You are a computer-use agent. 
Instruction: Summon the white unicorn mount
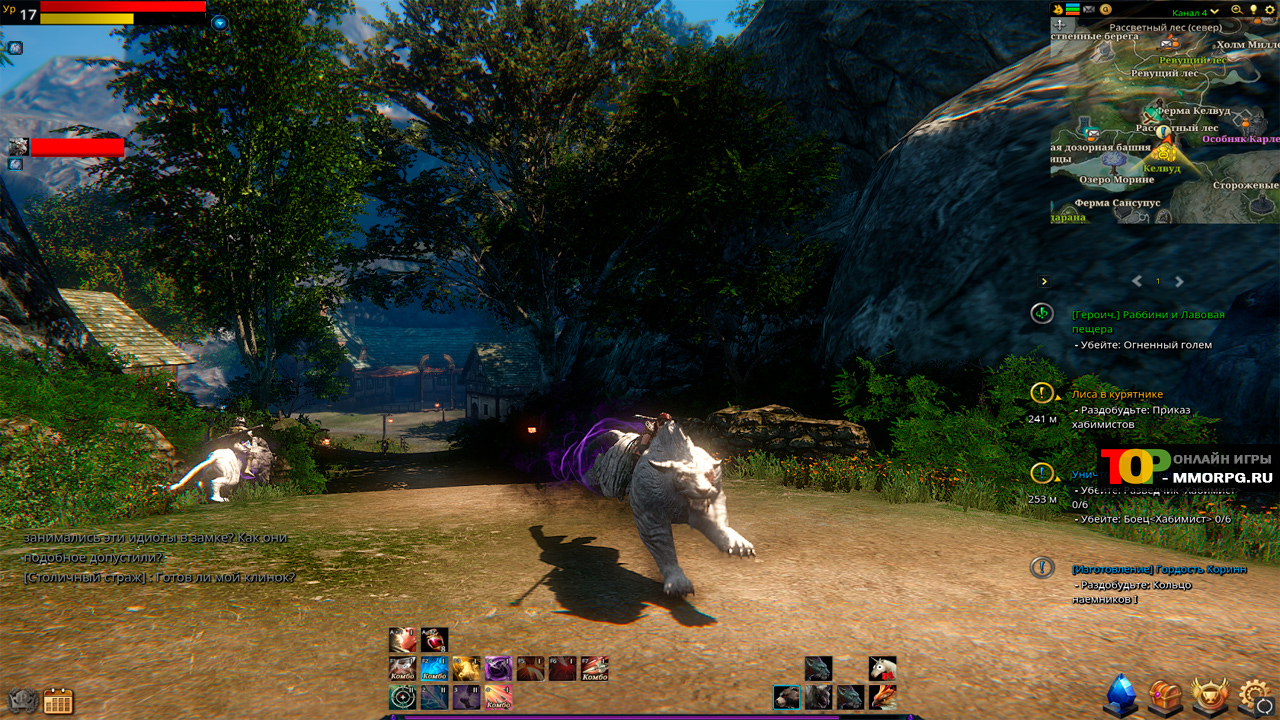coord(882,668)
